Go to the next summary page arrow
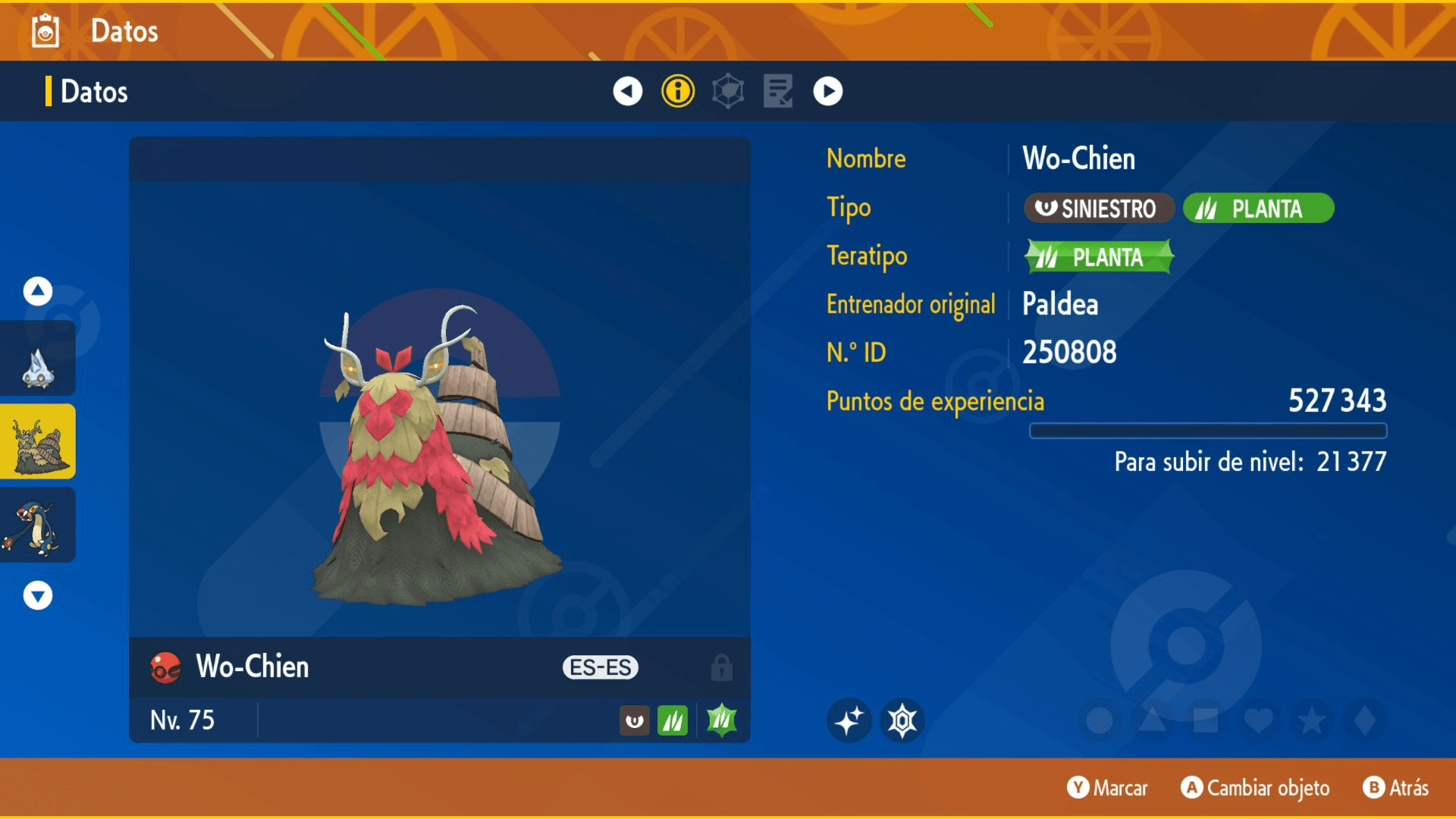 pos(827,91)
